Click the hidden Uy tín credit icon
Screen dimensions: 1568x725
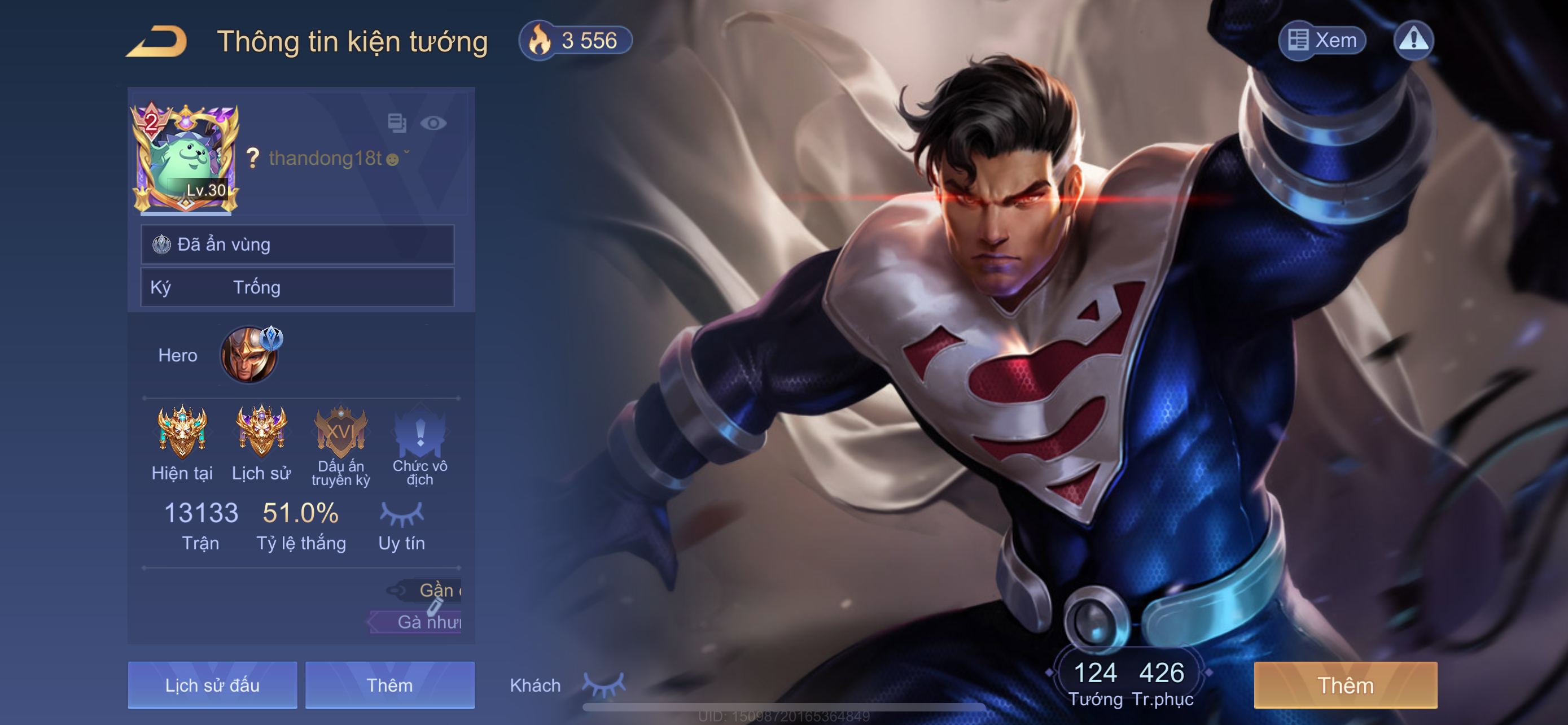point(402,514)
